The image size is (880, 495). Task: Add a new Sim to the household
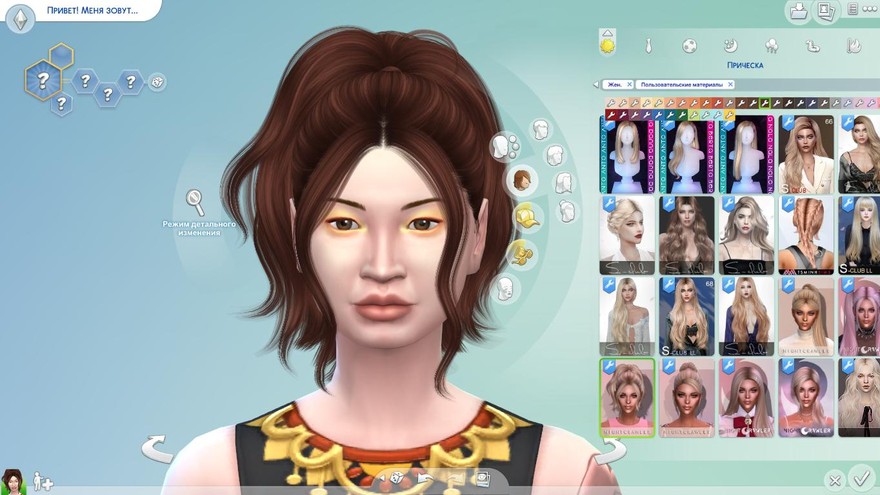(43, 482)
